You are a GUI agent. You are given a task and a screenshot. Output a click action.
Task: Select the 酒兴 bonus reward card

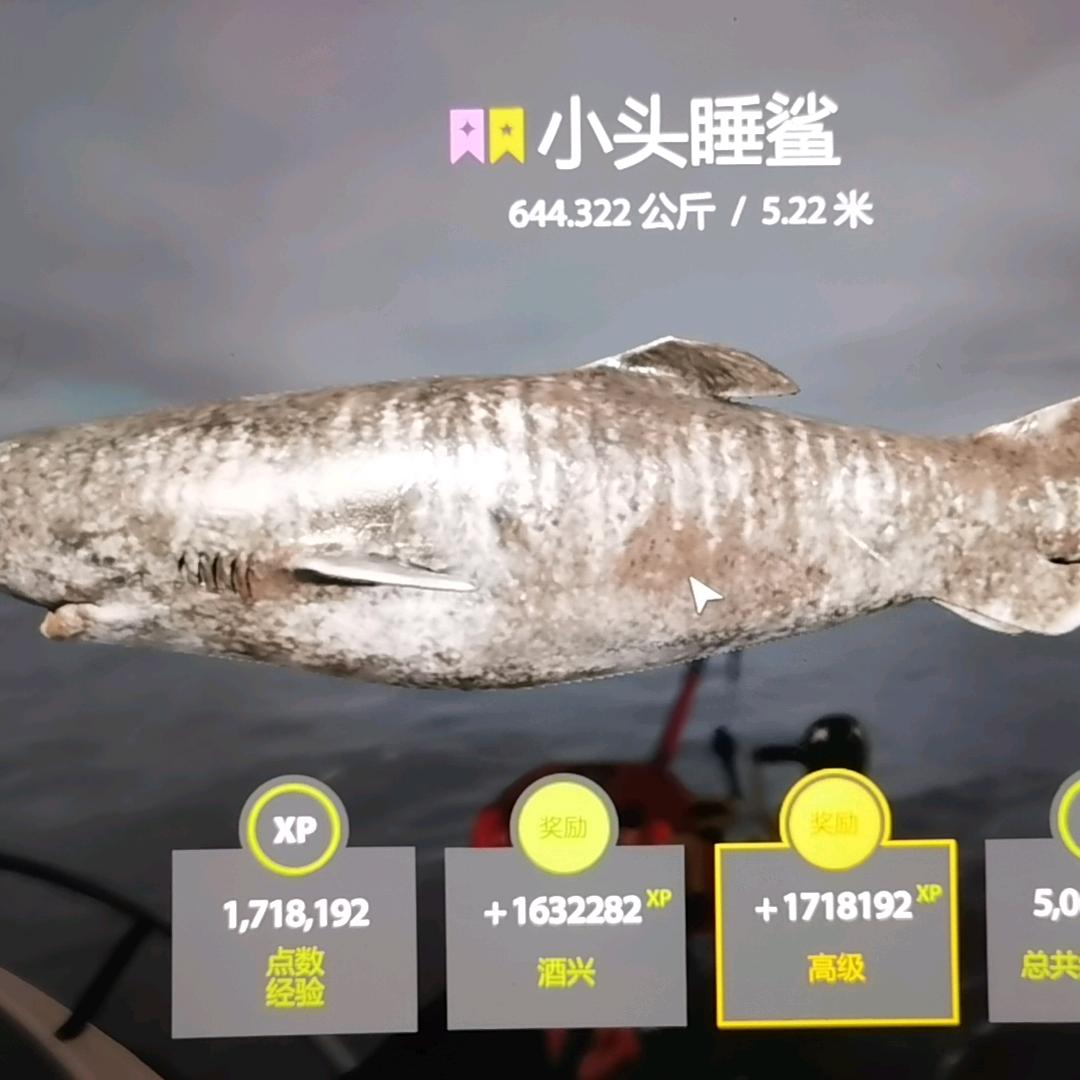[x=565, y=935]
